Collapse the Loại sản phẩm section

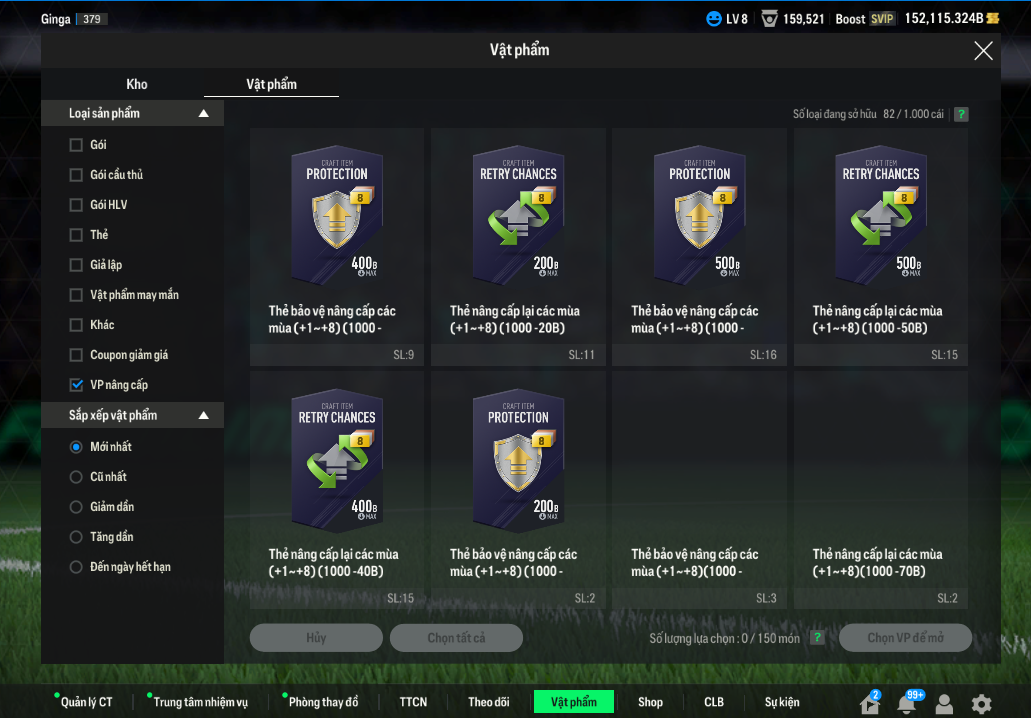coord(204,114)
